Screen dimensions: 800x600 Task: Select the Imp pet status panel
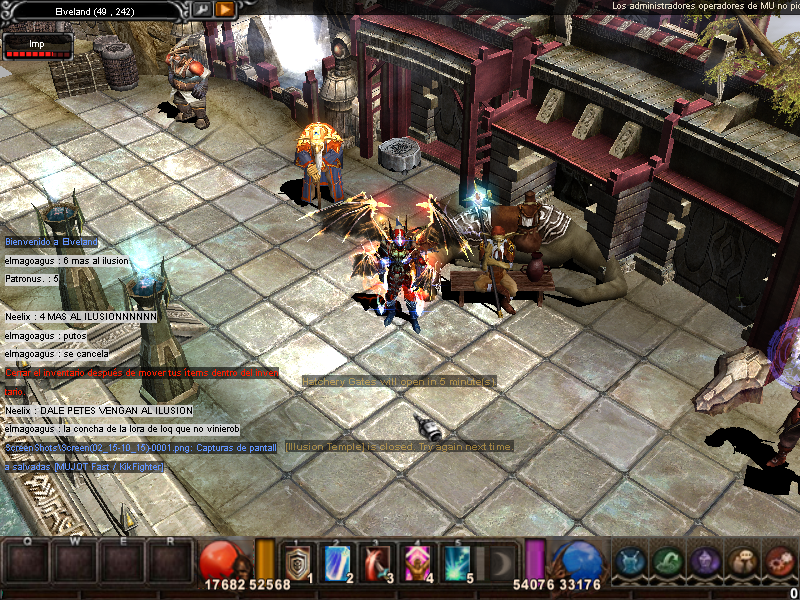[x=38, y=46]
